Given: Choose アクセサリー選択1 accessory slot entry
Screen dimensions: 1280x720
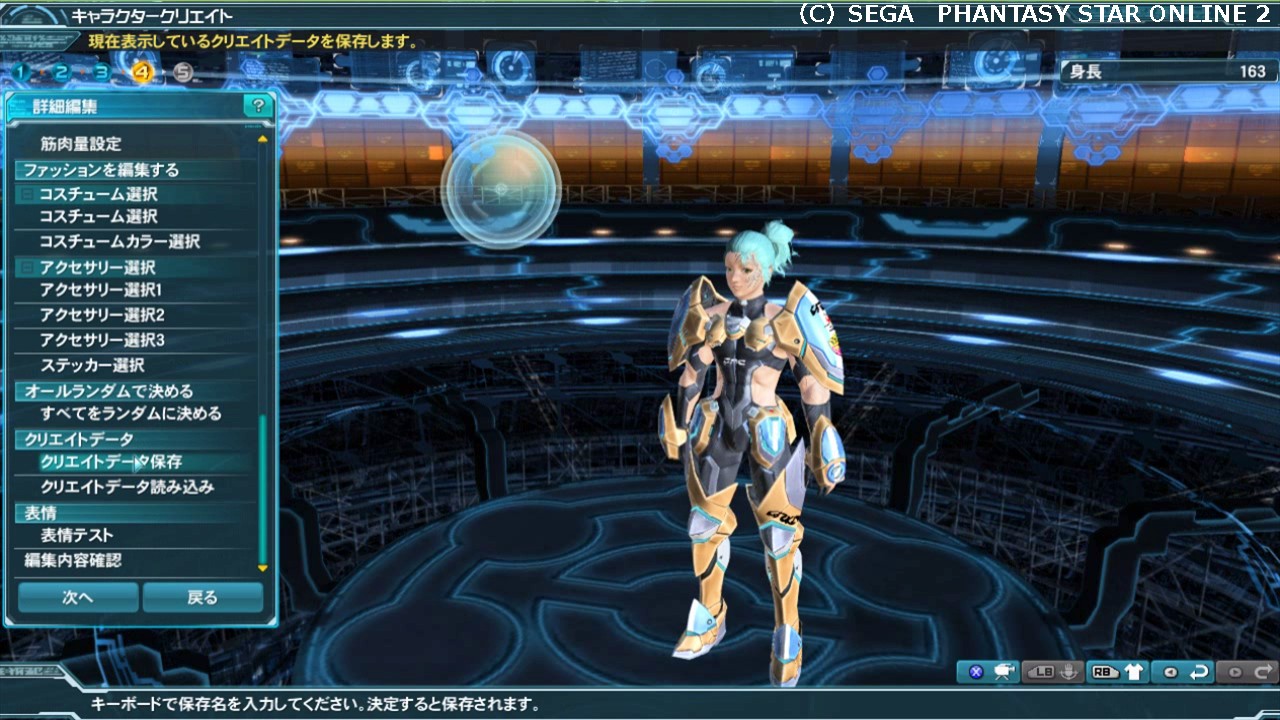Looking at the screenshot, I should coord(100,290).
